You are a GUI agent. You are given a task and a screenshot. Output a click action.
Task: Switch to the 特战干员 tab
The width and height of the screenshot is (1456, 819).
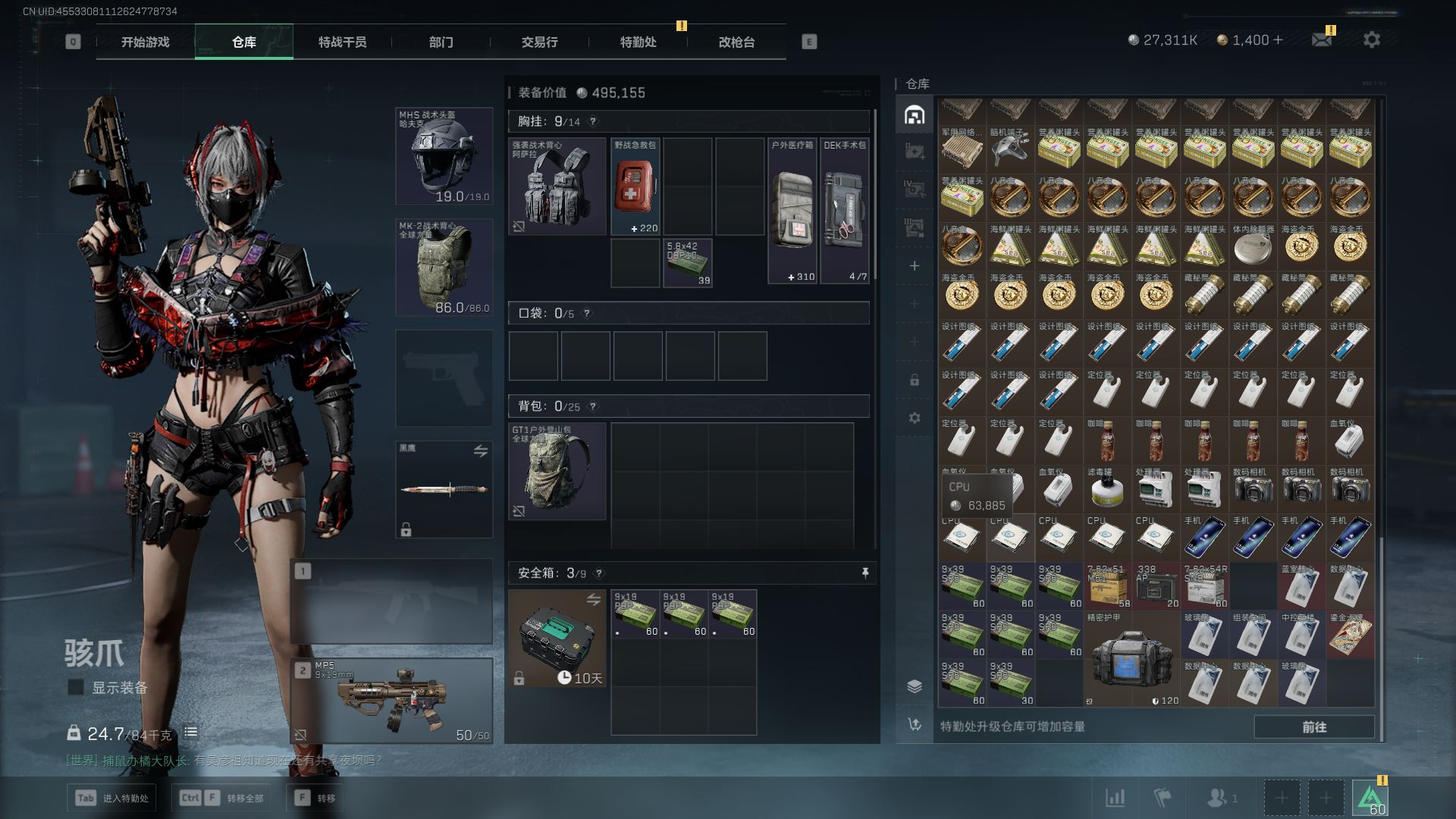pyautogui.click(x=342, y=42)
